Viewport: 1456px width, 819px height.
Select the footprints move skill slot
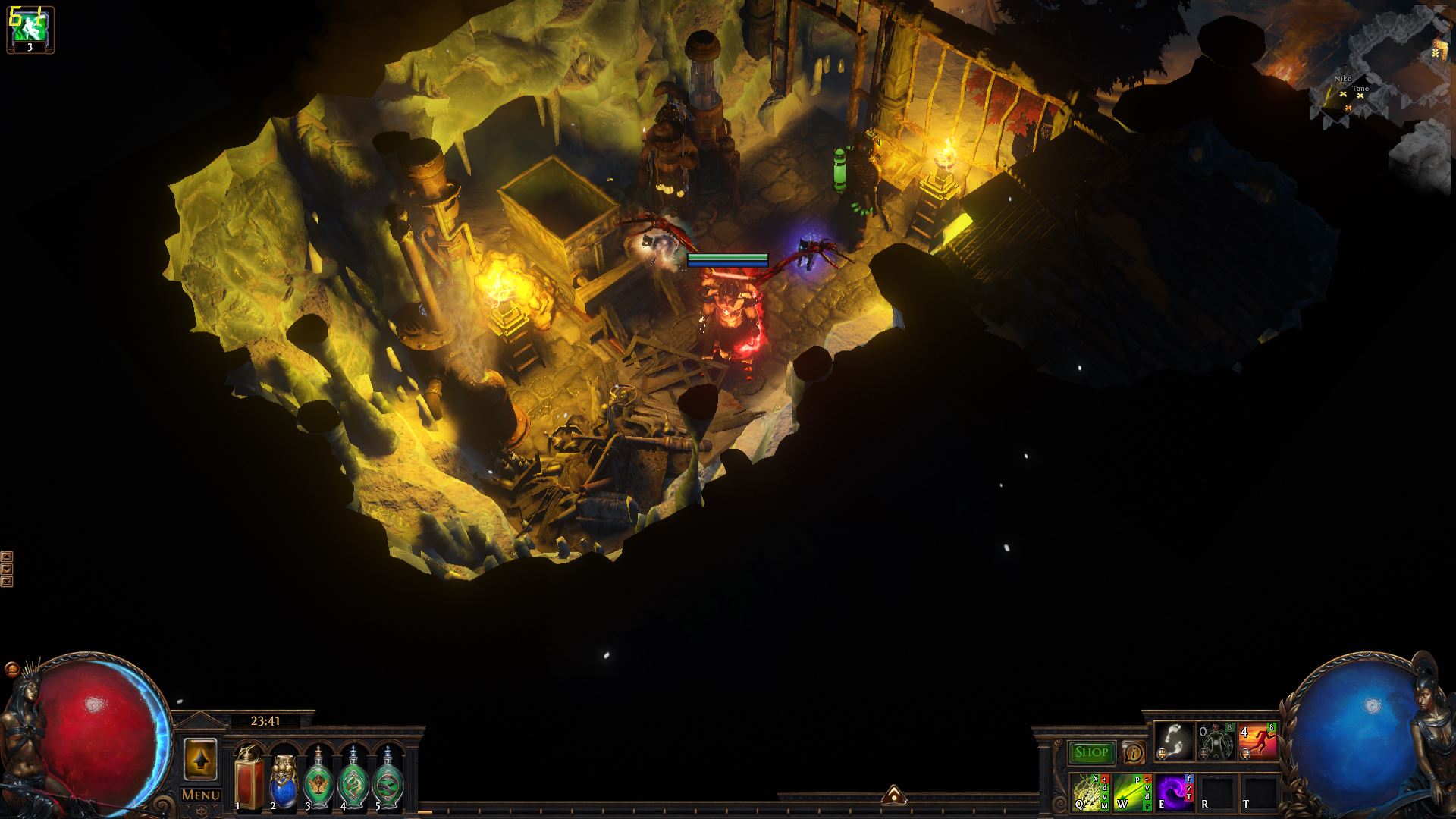(1175, 741)
